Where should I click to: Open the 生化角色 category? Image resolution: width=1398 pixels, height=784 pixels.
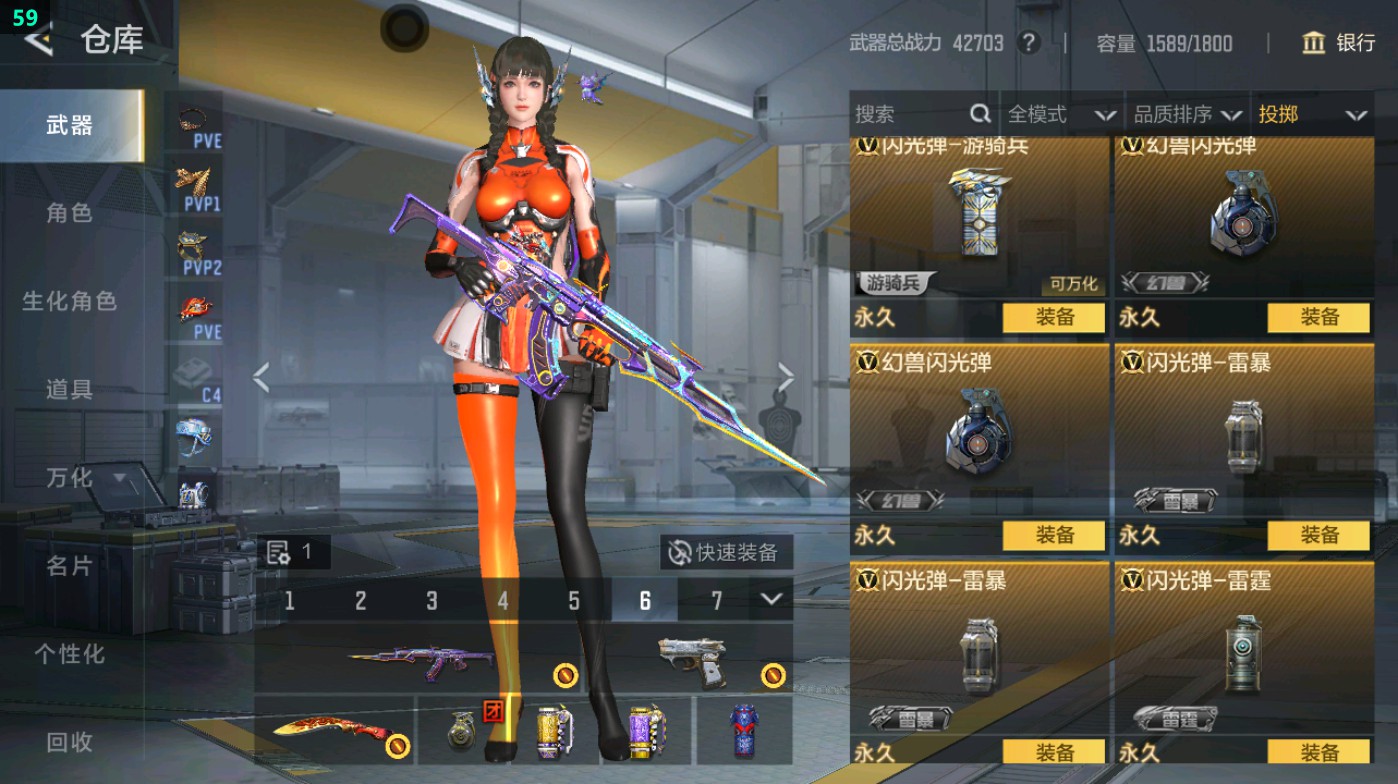pos(69,301)
